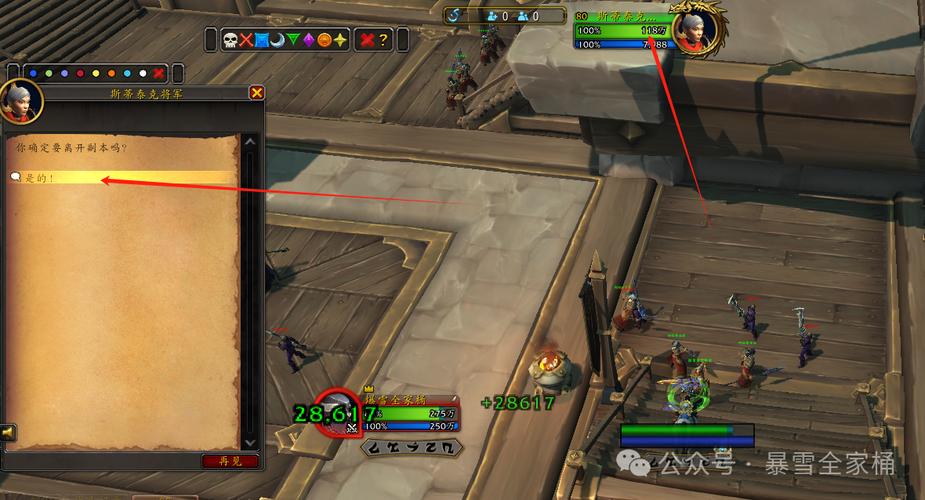
Task: Place the blue world marker dot
Action: tap(33, 73)
